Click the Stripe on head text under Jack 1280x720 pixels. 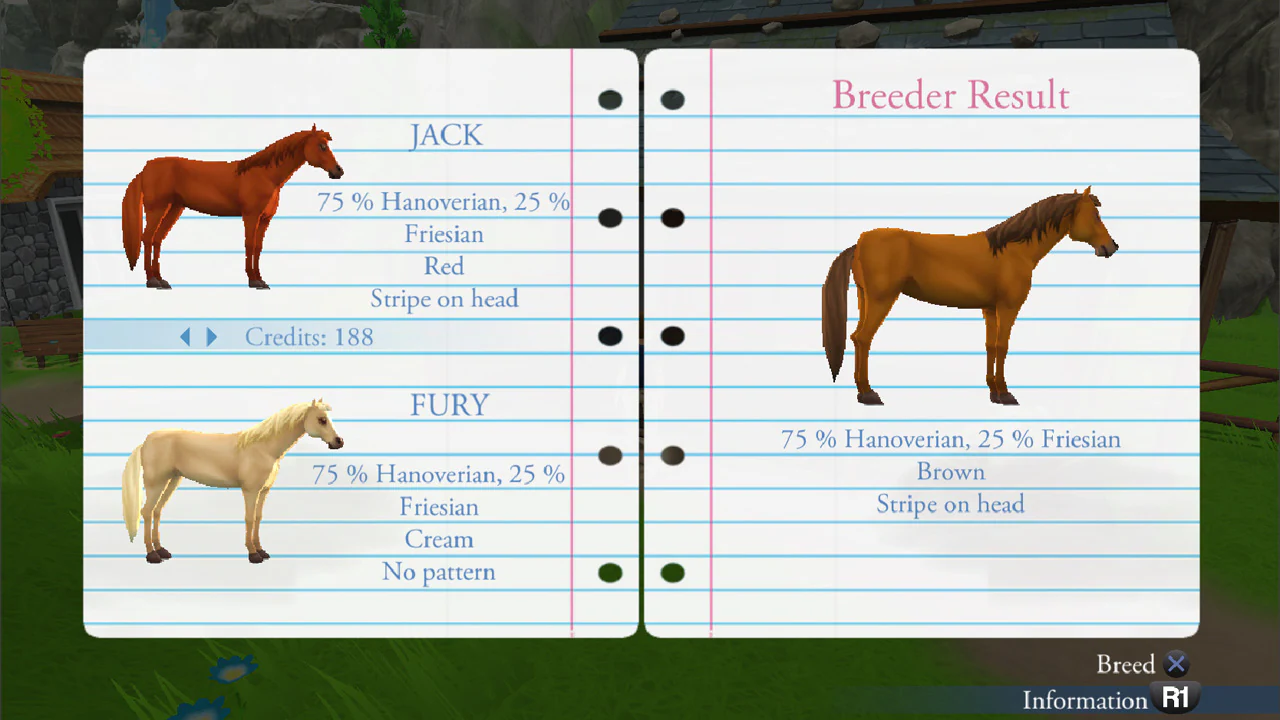pos(444,298)
